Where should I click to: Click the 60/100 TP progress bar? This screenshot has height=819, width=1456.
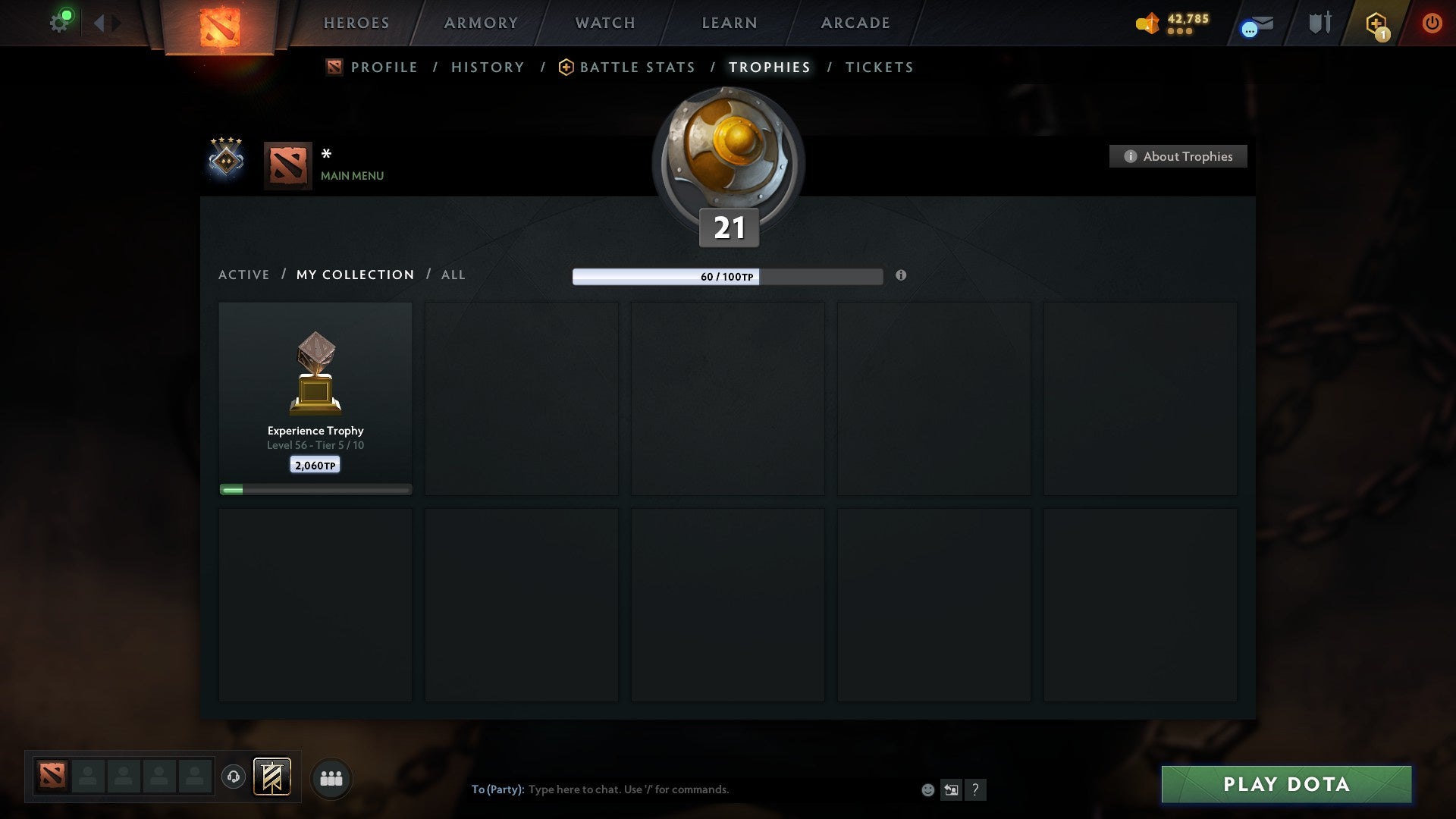pos(726,277)
